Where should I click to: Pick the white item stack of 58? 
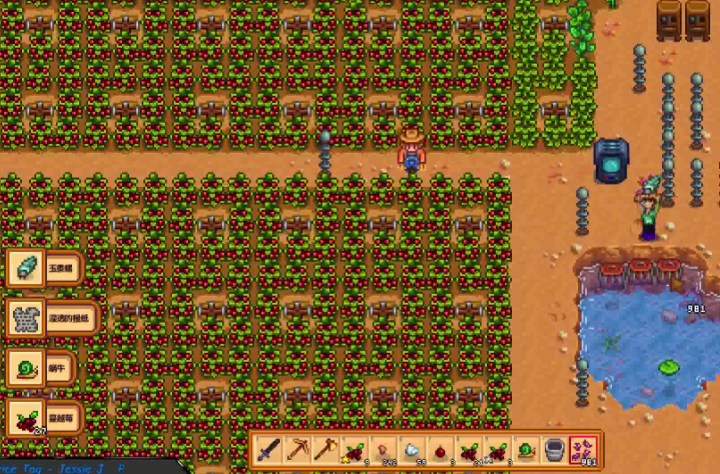[x=411, y=449]
